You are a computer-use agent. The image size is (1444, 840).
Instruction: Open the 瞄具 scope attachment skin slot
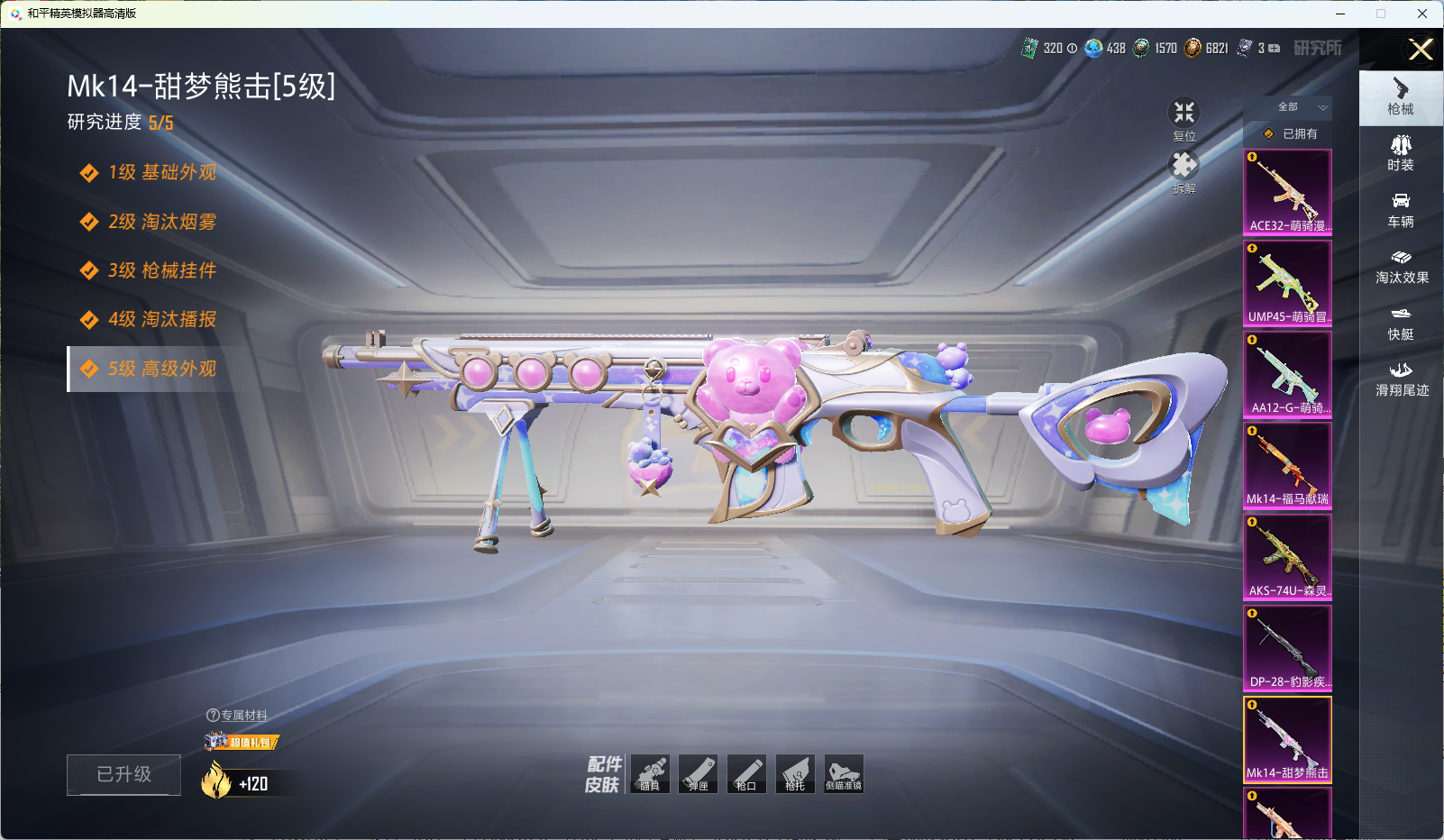pos(650,773)
